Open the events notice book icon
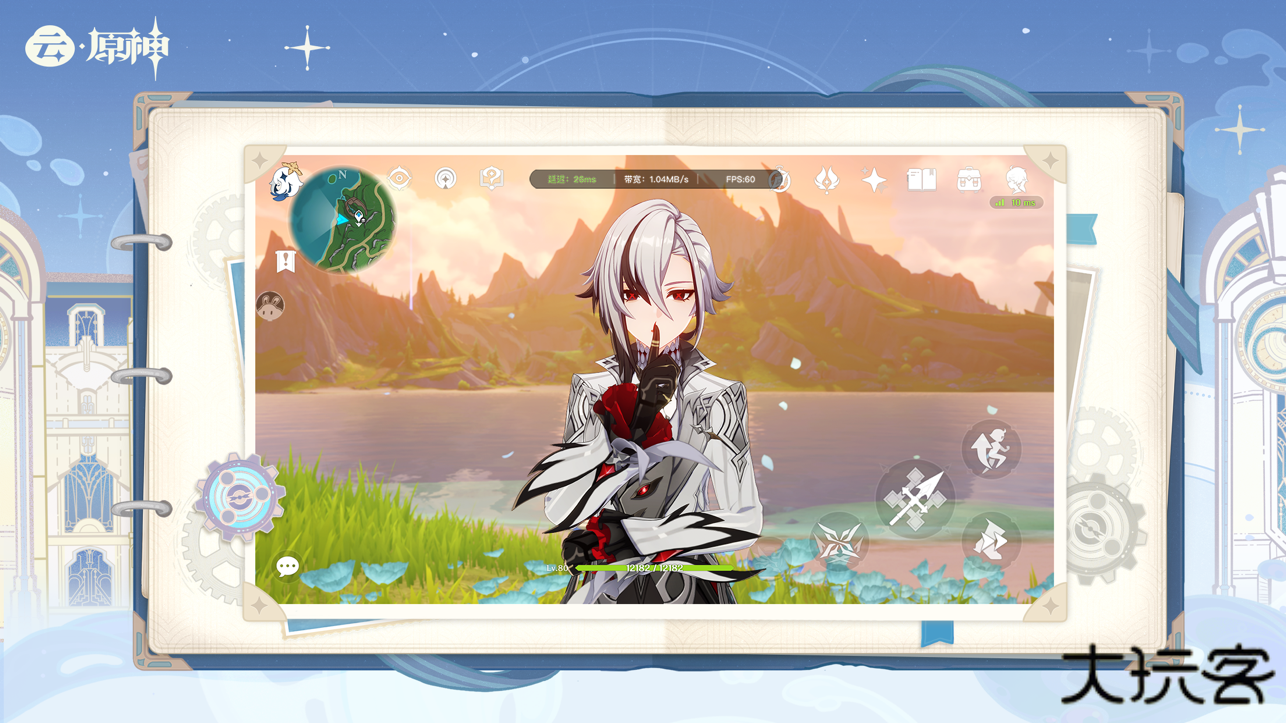 (x=923, y=179)
